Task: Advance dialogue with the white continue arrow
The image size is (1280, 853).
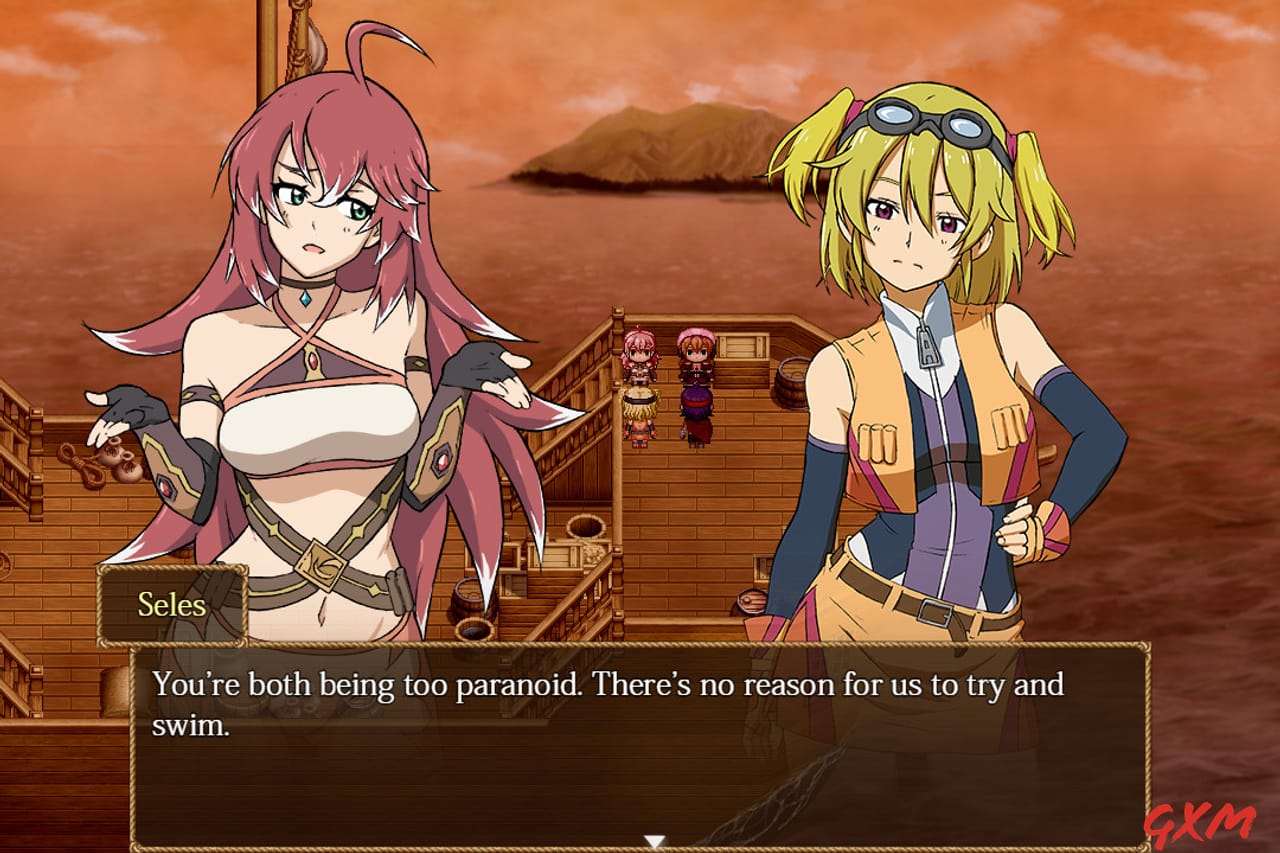Action: pos(654,841)
